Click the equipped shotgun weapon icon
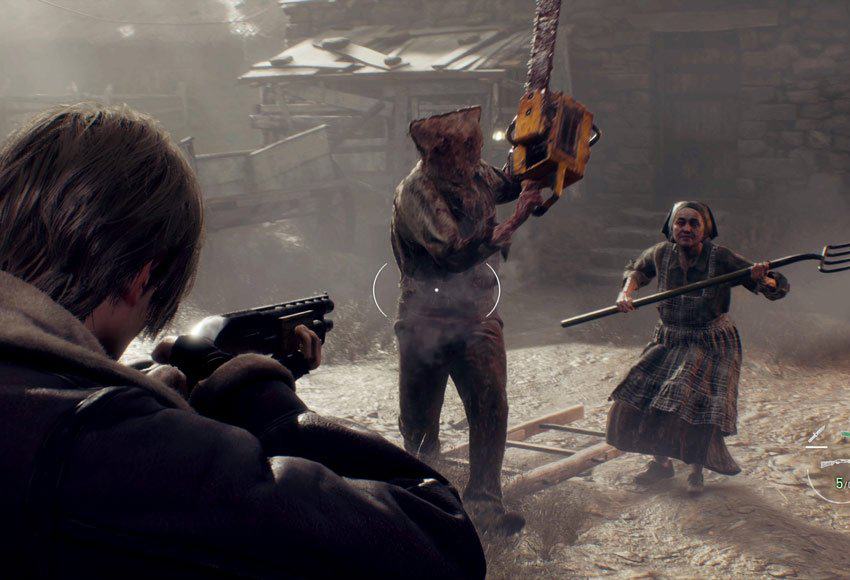 pos(834,462)
